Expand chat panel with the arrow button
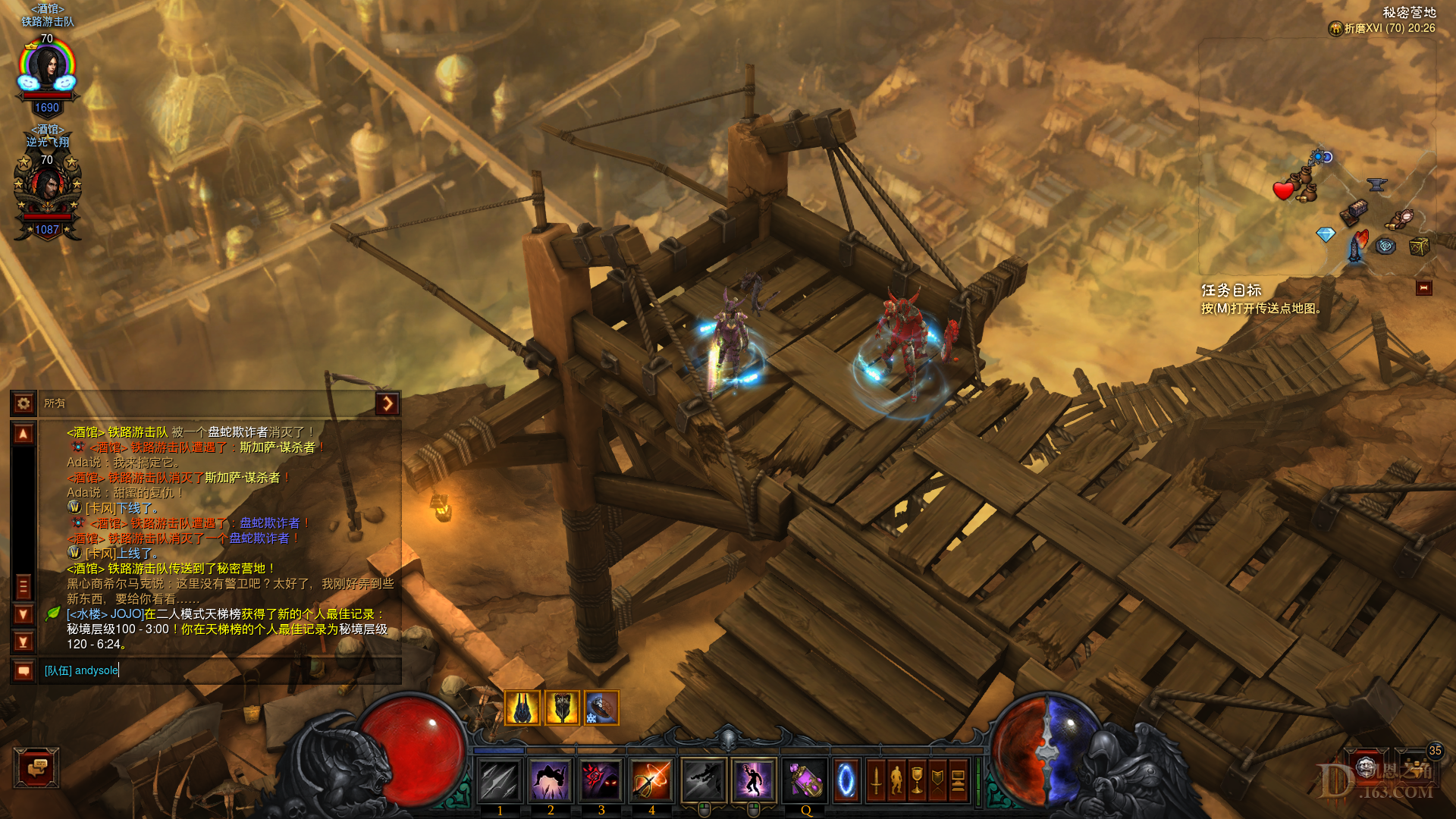Image resolution: width=1456 pixels, height=819 pixels. 387,403
